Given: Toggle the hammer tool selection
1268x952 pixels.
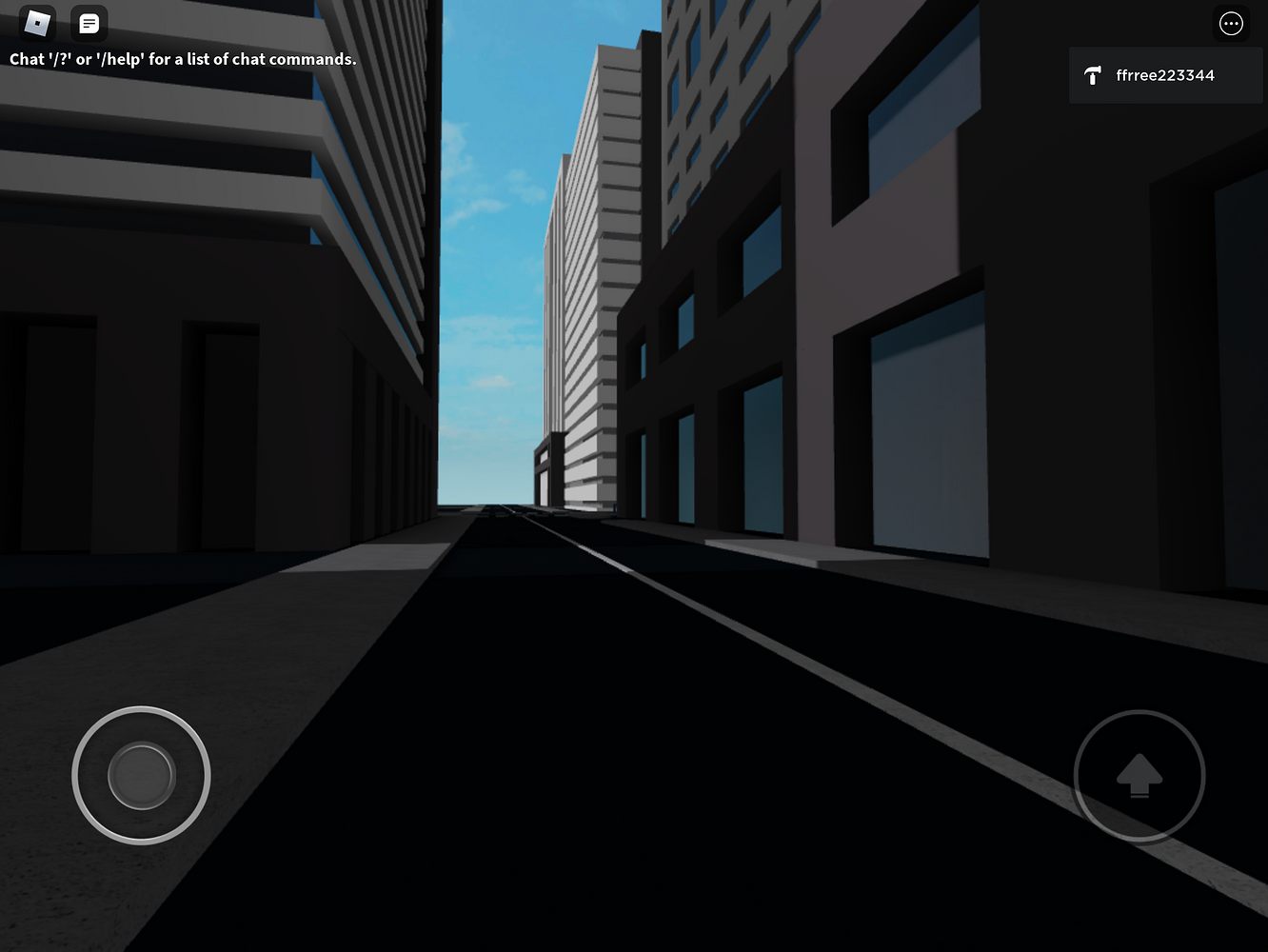Looking at the screenshot, I should point(1093,75).
